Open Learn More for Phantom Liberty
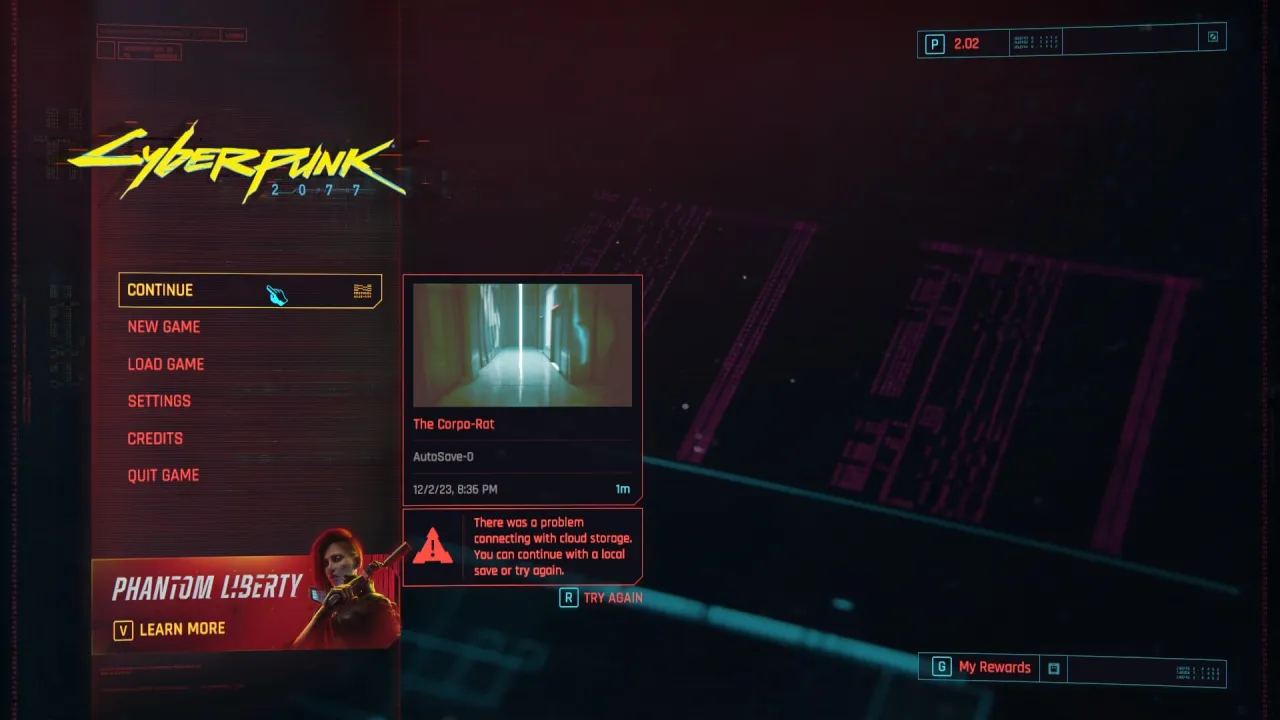Viewport: 1280px width, 720px height. (182, 629)
